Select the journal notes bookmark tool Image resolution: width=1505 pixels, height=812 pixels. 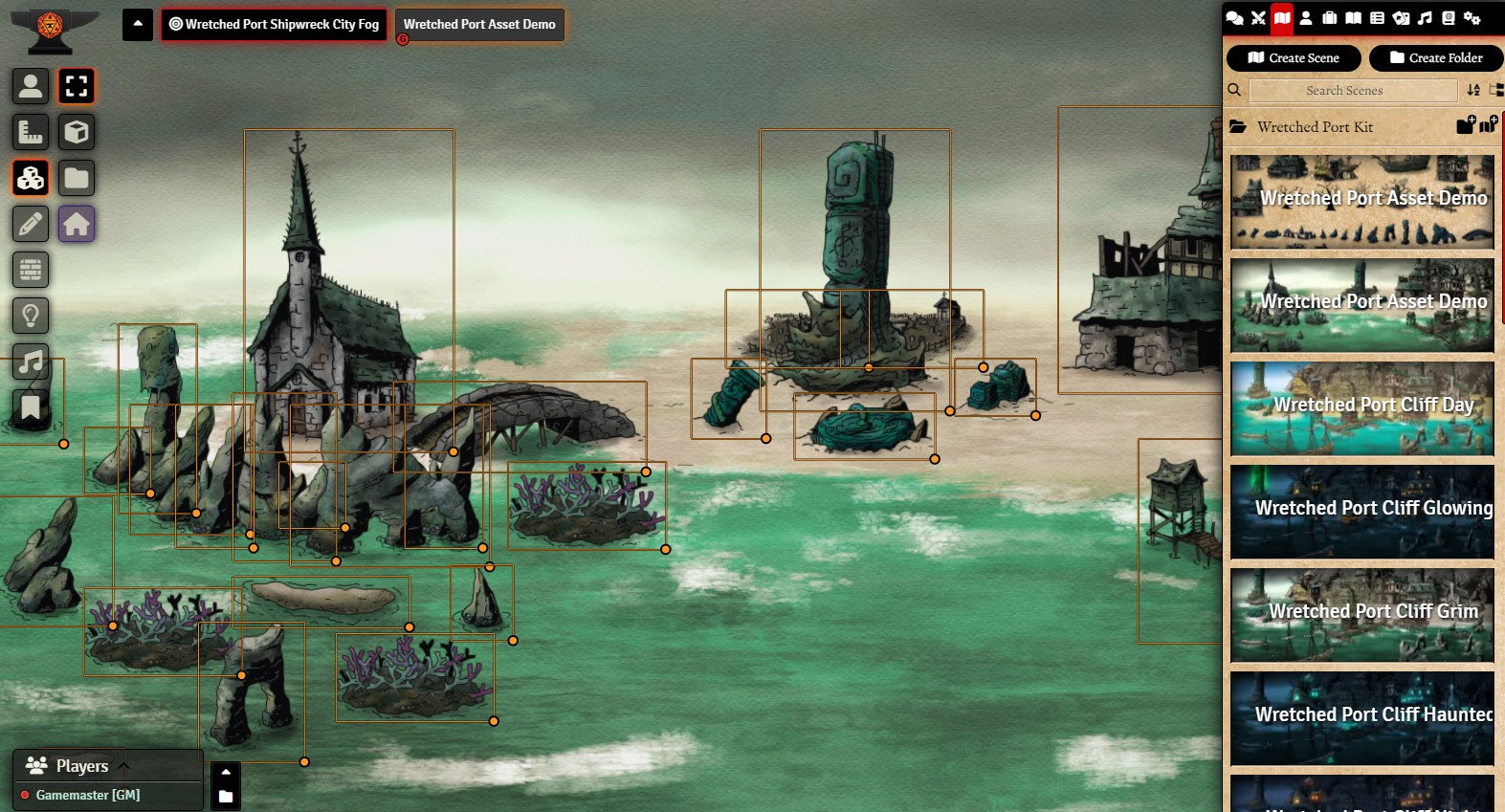(x=31, y=407)
